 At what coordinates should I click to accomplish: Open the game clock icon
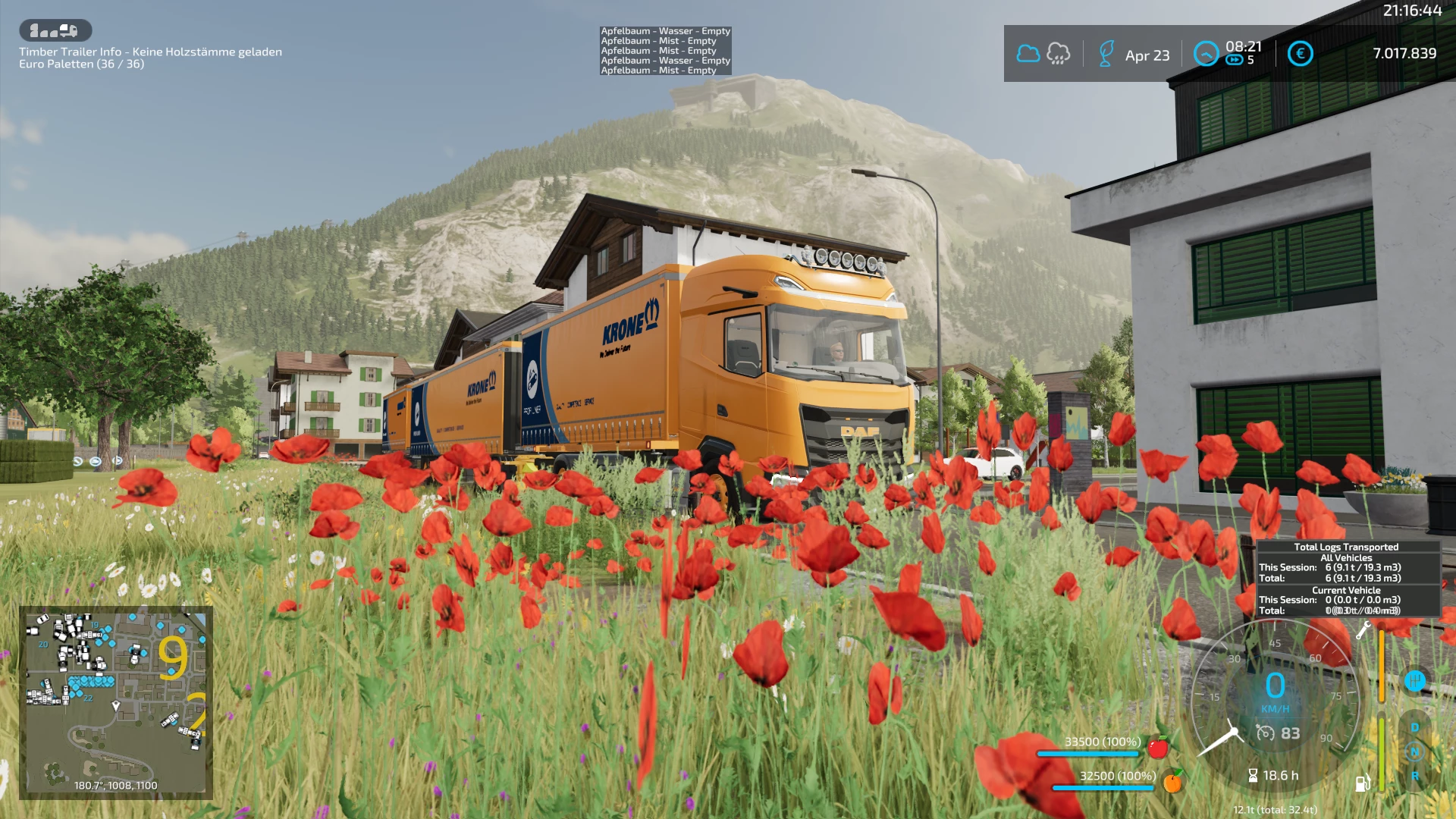(x=1206, y=54)
